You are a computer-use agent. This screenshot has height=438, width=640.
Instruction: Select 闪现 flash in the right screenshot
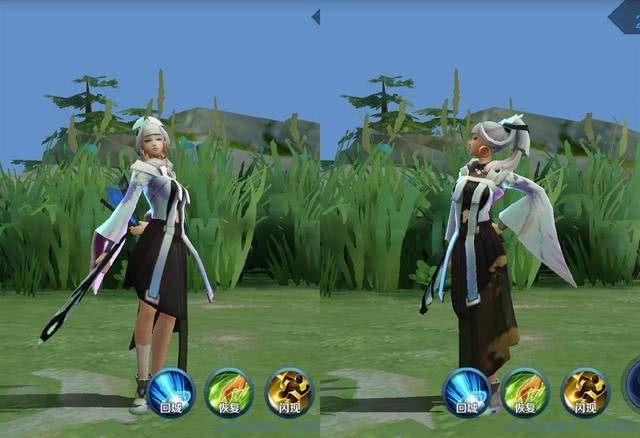tap(585, 391)
